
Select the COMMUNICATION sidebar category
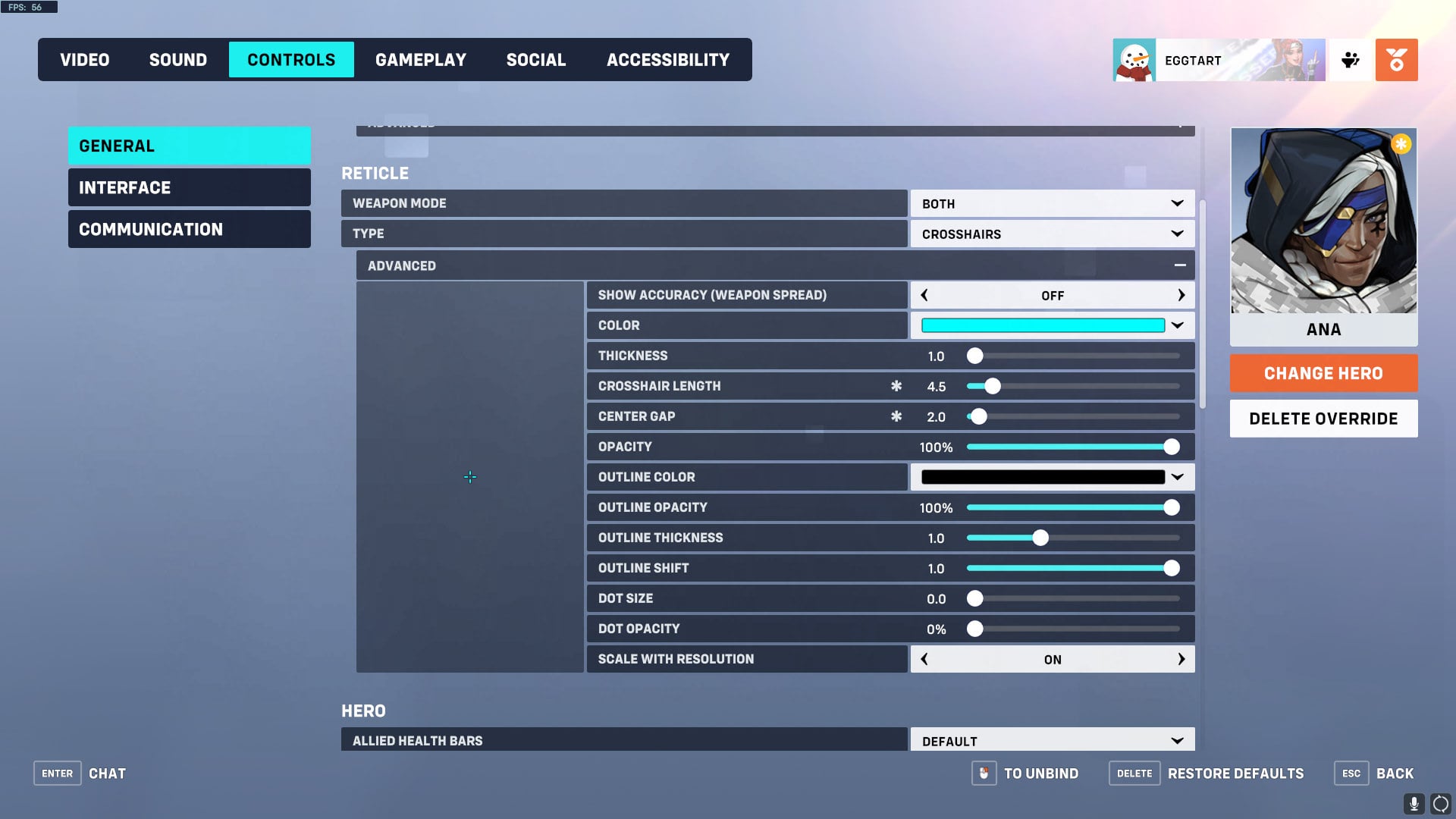pyautogui.click(x=189, y=228)
